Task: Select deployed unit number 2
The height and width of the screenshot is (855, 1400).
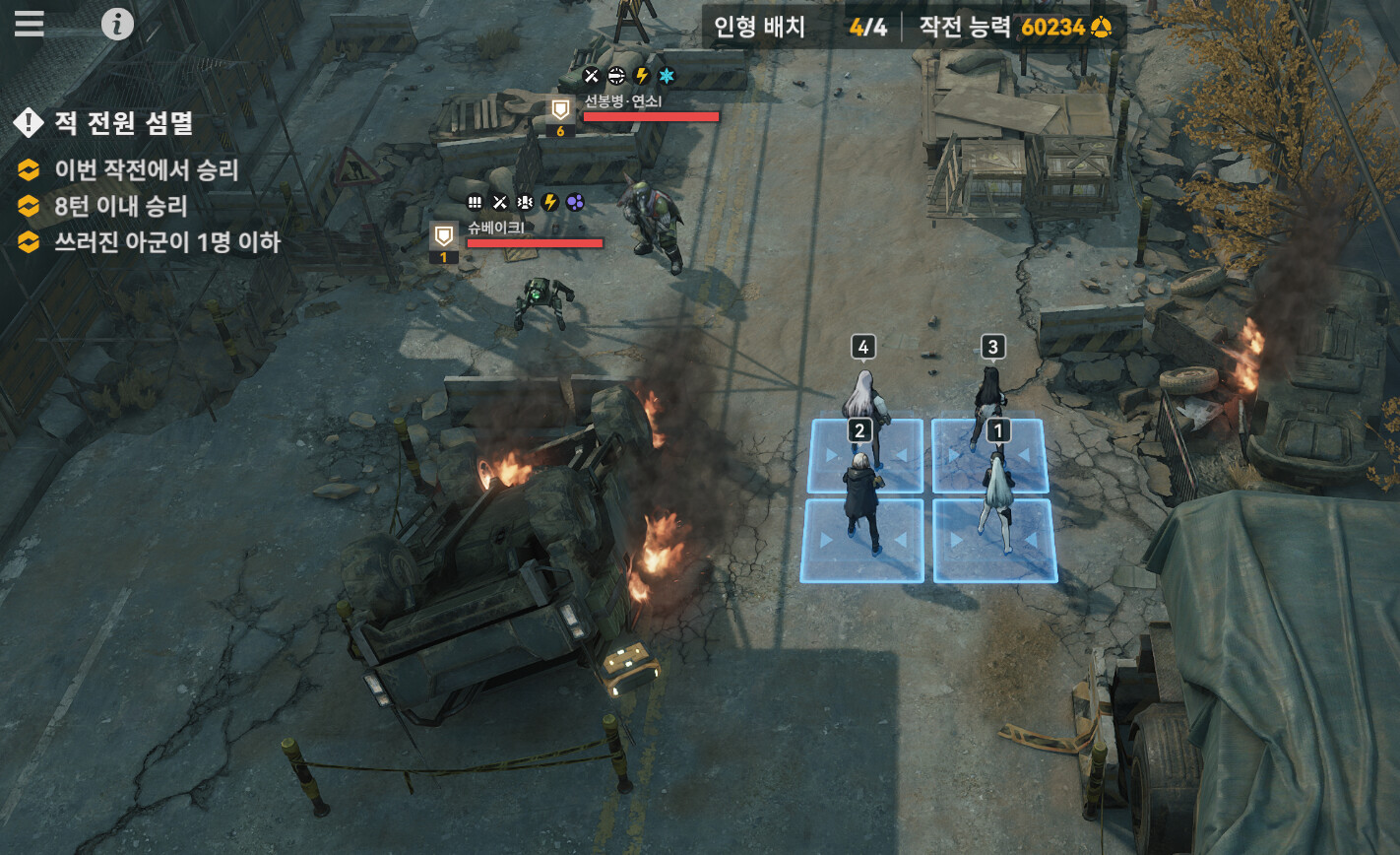Action: 861,493
